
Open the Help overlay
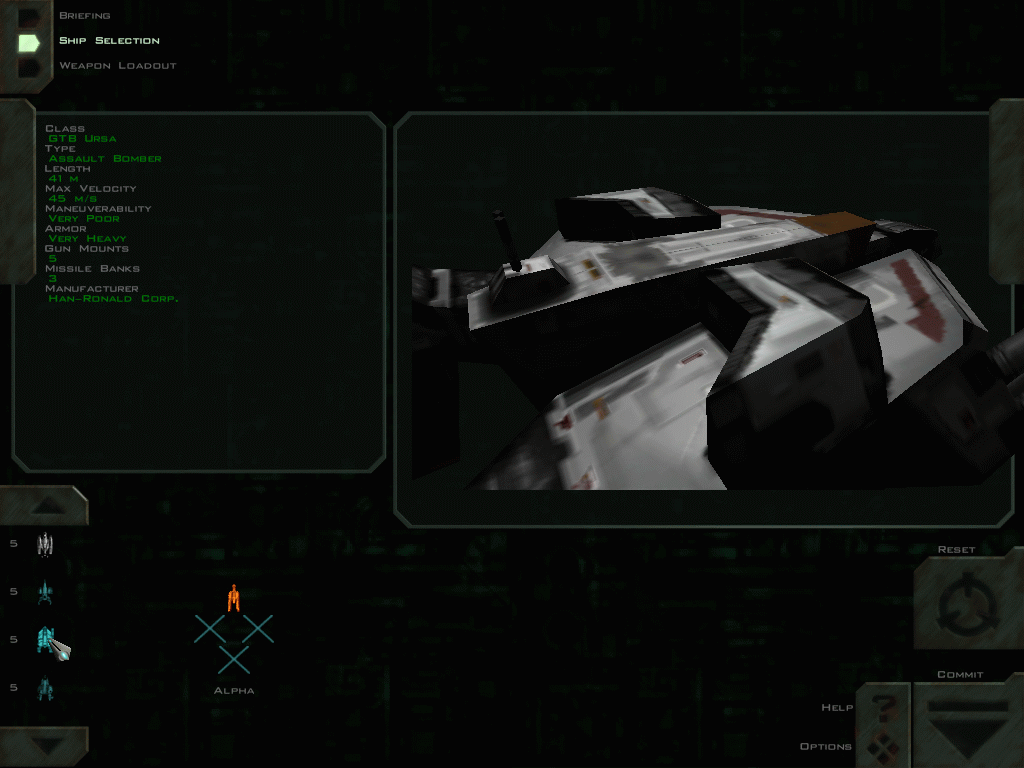[x=882, y=706]
